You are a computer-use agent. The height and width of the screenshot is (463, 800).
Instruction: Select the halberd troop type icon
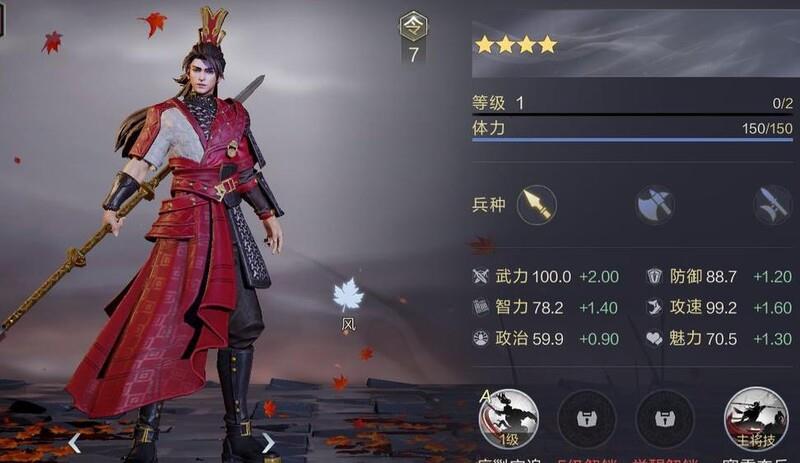click(x=773, y=205)
